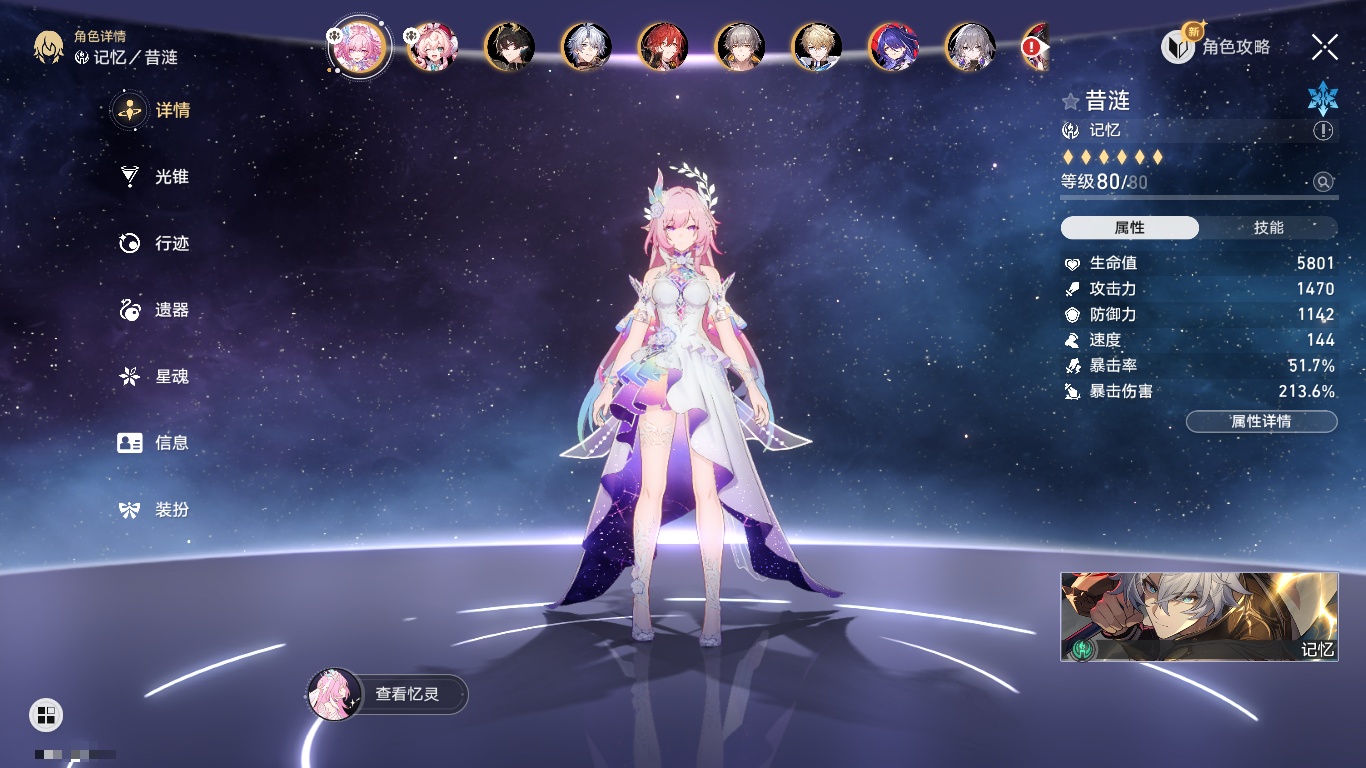
Task: Toggle the favorite star next to 昔涟
Action: (x=1071, y=101)
